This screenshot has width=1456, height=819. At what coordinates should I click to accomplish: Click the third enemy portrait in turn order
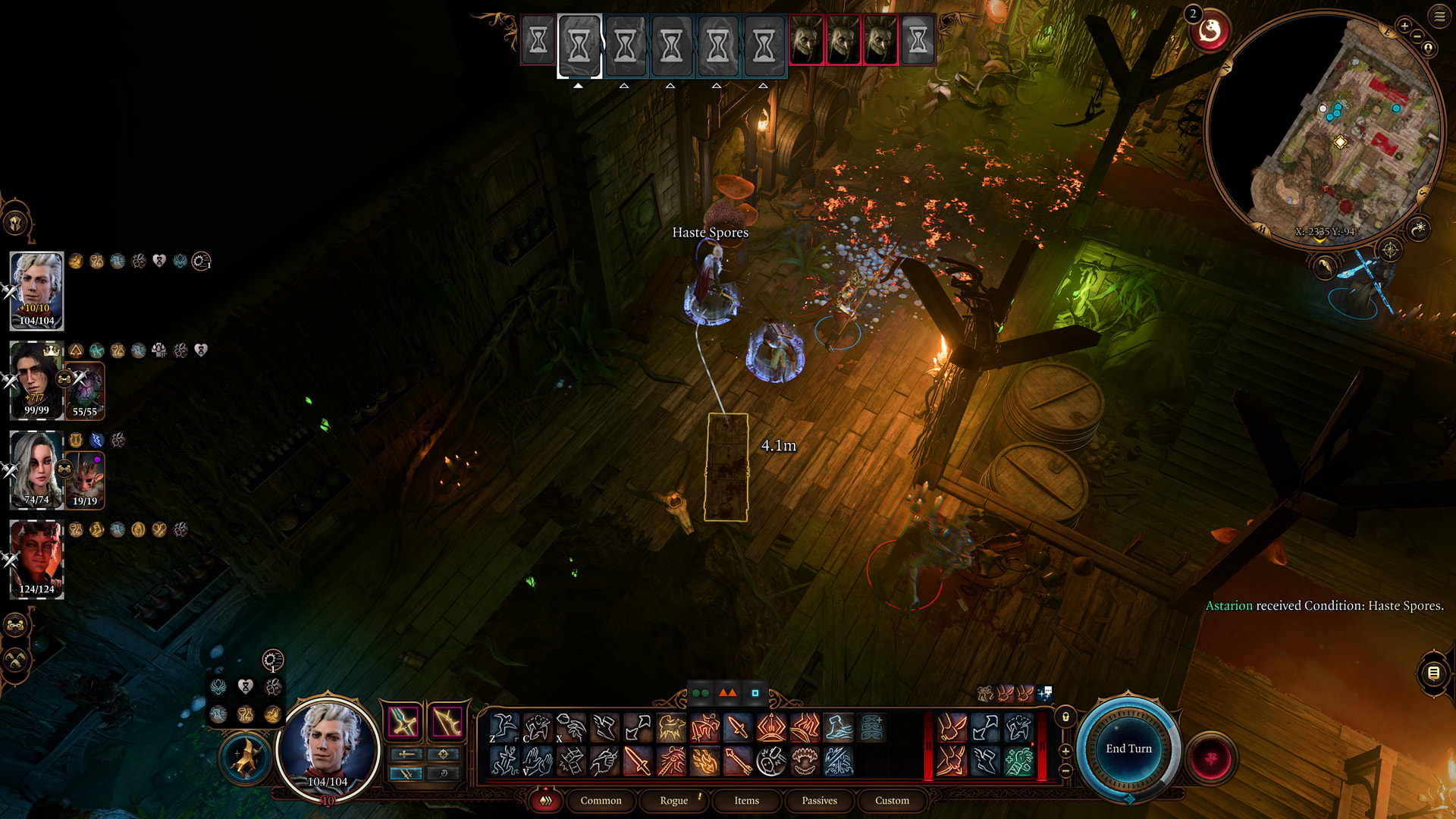pos(880,39)
